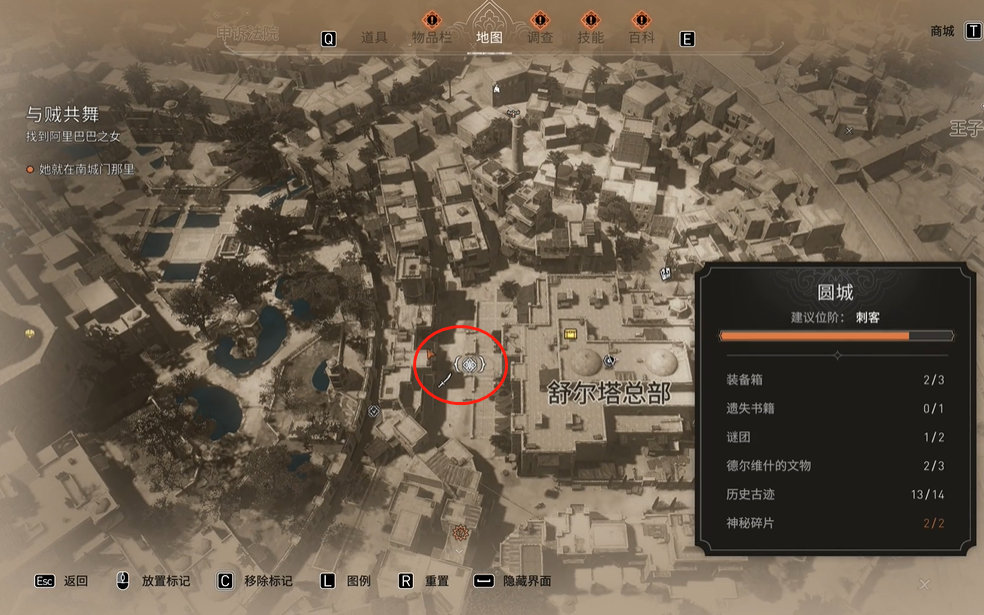Viewport: 984px width, 615px height.
Task: Open the 道具 tab
Action: click(x=373, y=38)
